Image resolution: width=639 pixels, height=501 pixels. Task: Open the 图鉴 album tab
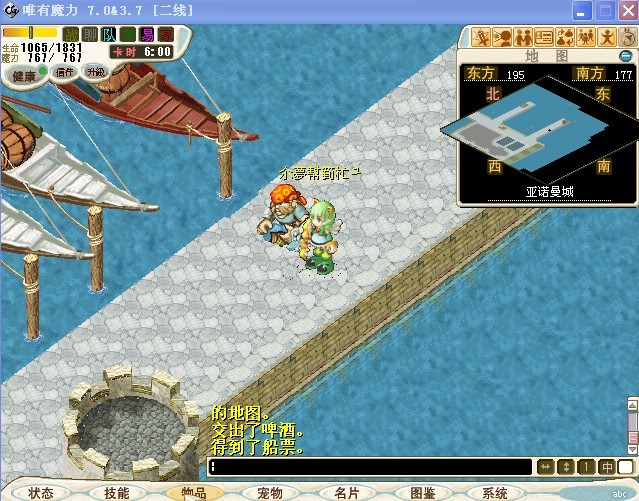click(422, 493)
